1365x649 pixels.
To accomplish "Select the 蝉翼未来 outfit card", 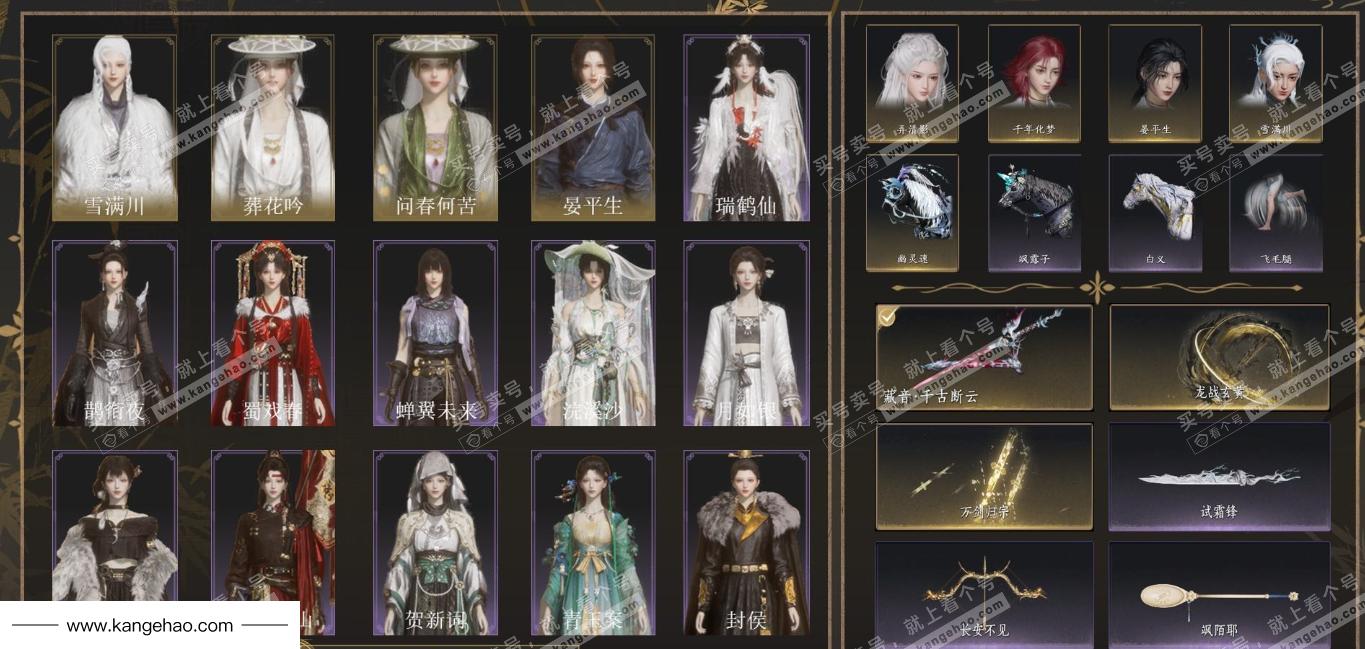I will (435, 333).
